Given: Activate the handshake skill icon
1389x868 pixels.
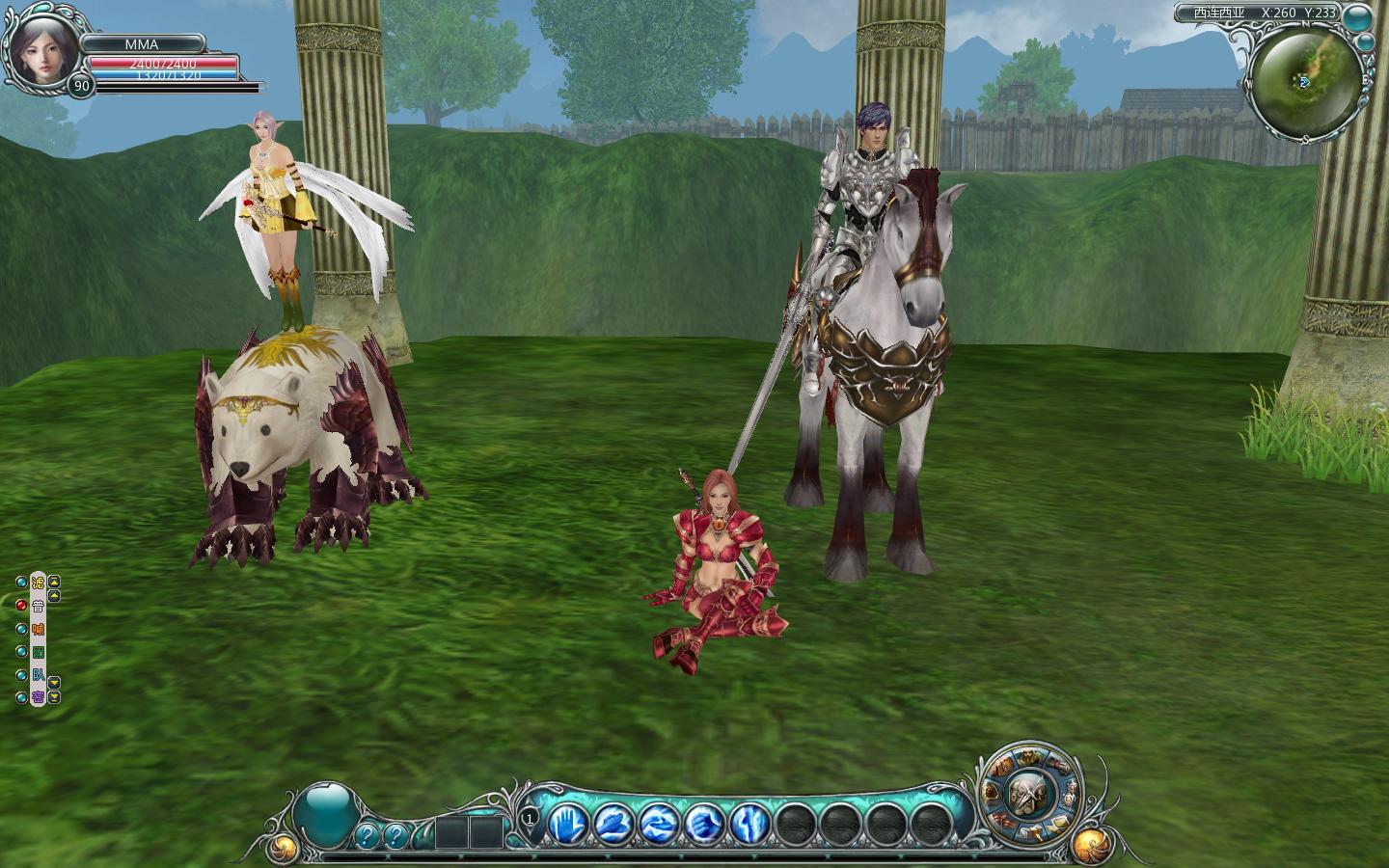Looking at the screenshot, I should [659, 824].
